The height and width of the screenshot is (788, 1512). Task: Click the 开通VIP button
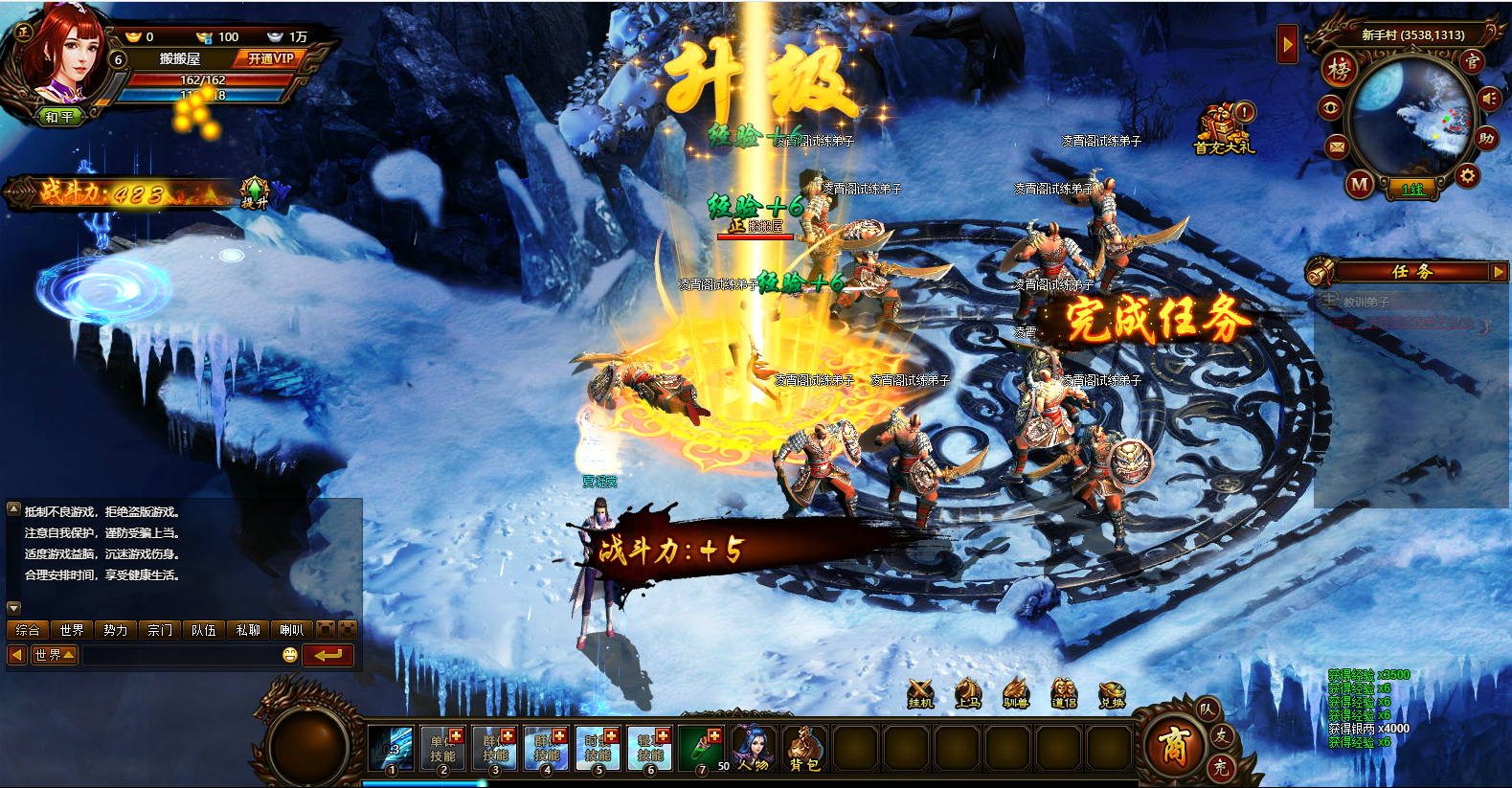tap(270, 58)
